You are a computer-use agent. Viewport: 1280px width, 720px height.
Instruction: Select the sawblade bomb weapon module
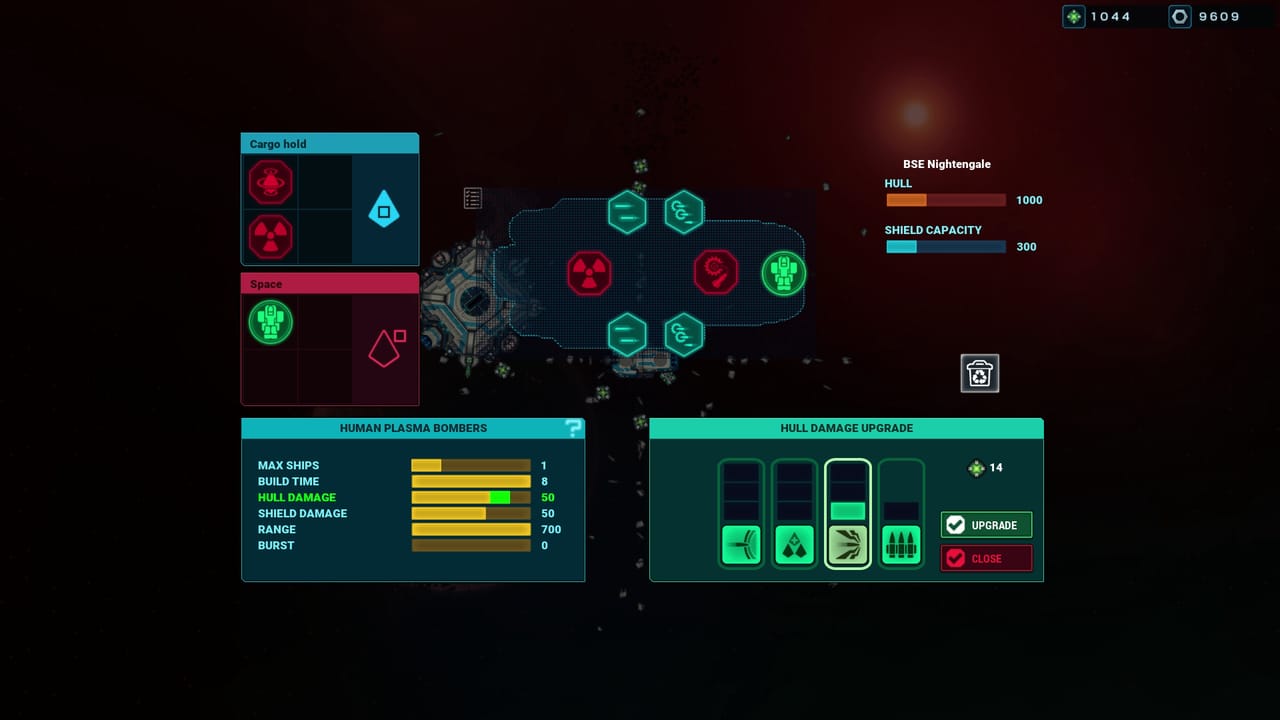point(715,272)
